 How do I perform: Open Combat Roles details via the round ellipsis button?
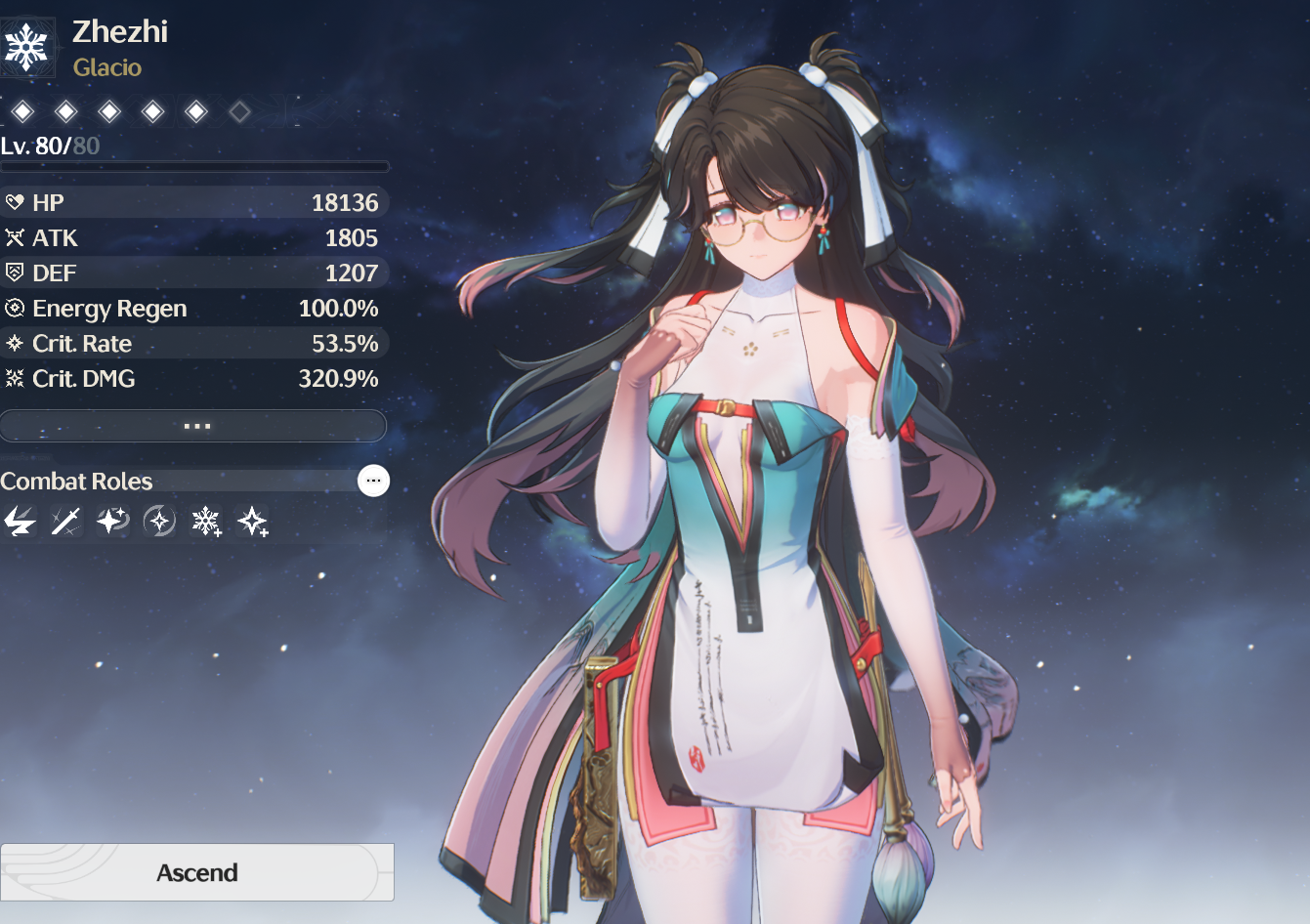click(x=373, y=481)
